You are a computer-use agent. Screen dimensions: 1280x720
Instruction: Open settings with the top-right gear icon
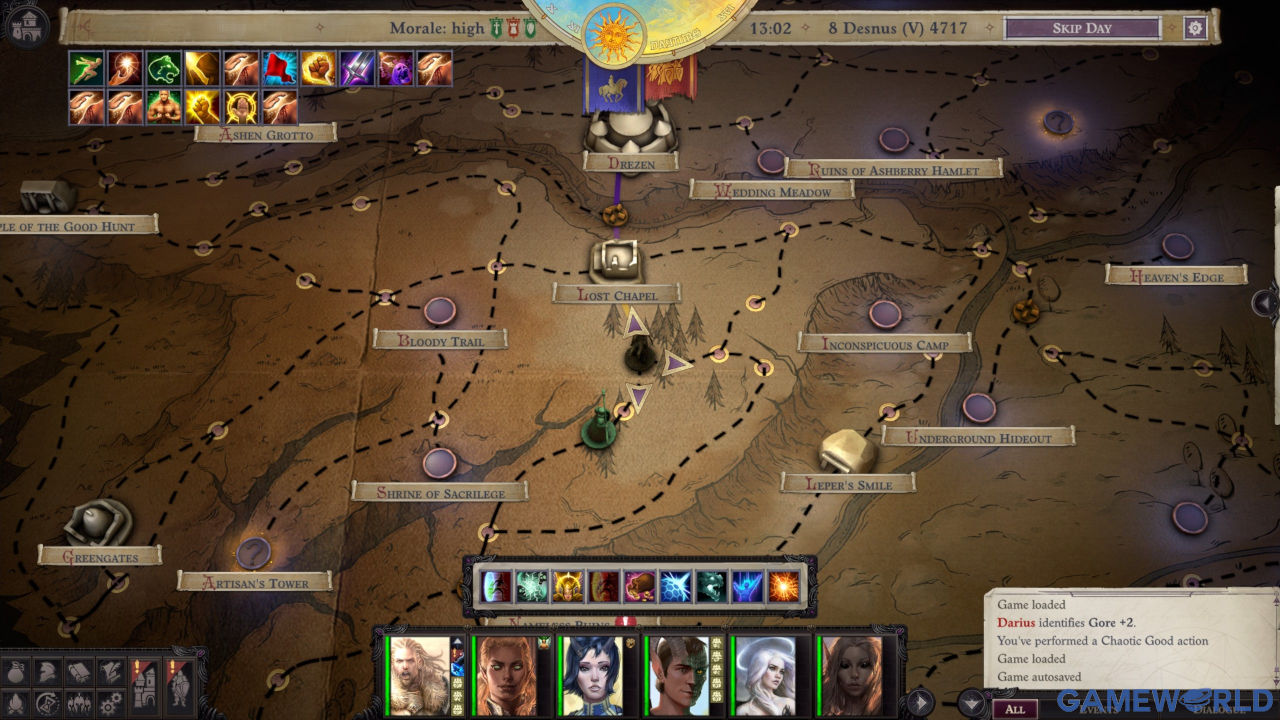pos(1194,28)
